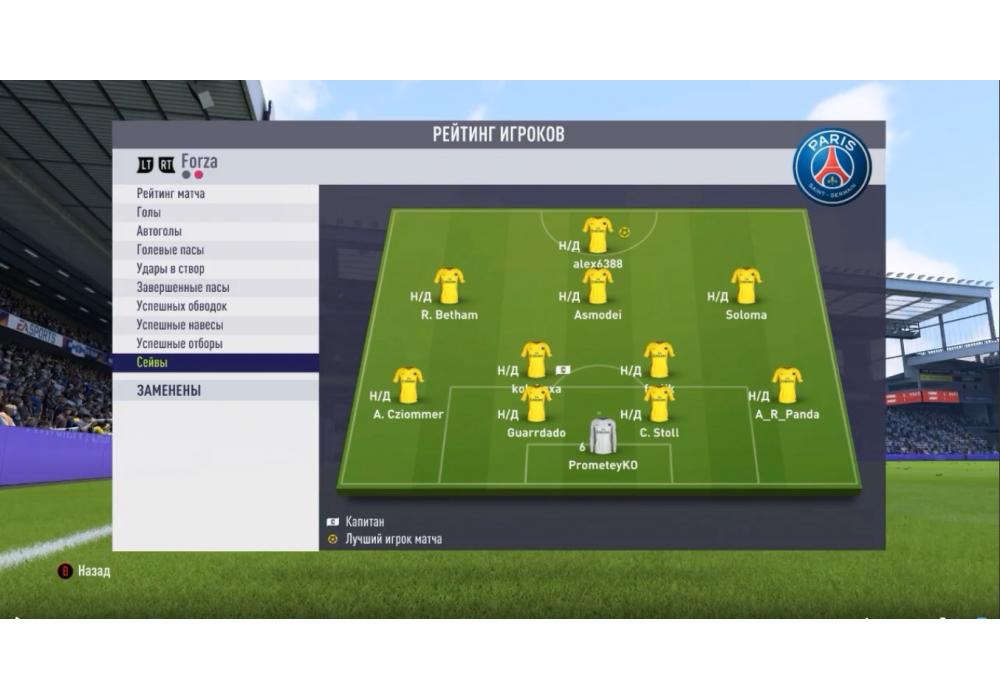This screenshot has width=1000, height=700.
Task: Click the highlighted Сейвы entry
Action: point(153,362)
